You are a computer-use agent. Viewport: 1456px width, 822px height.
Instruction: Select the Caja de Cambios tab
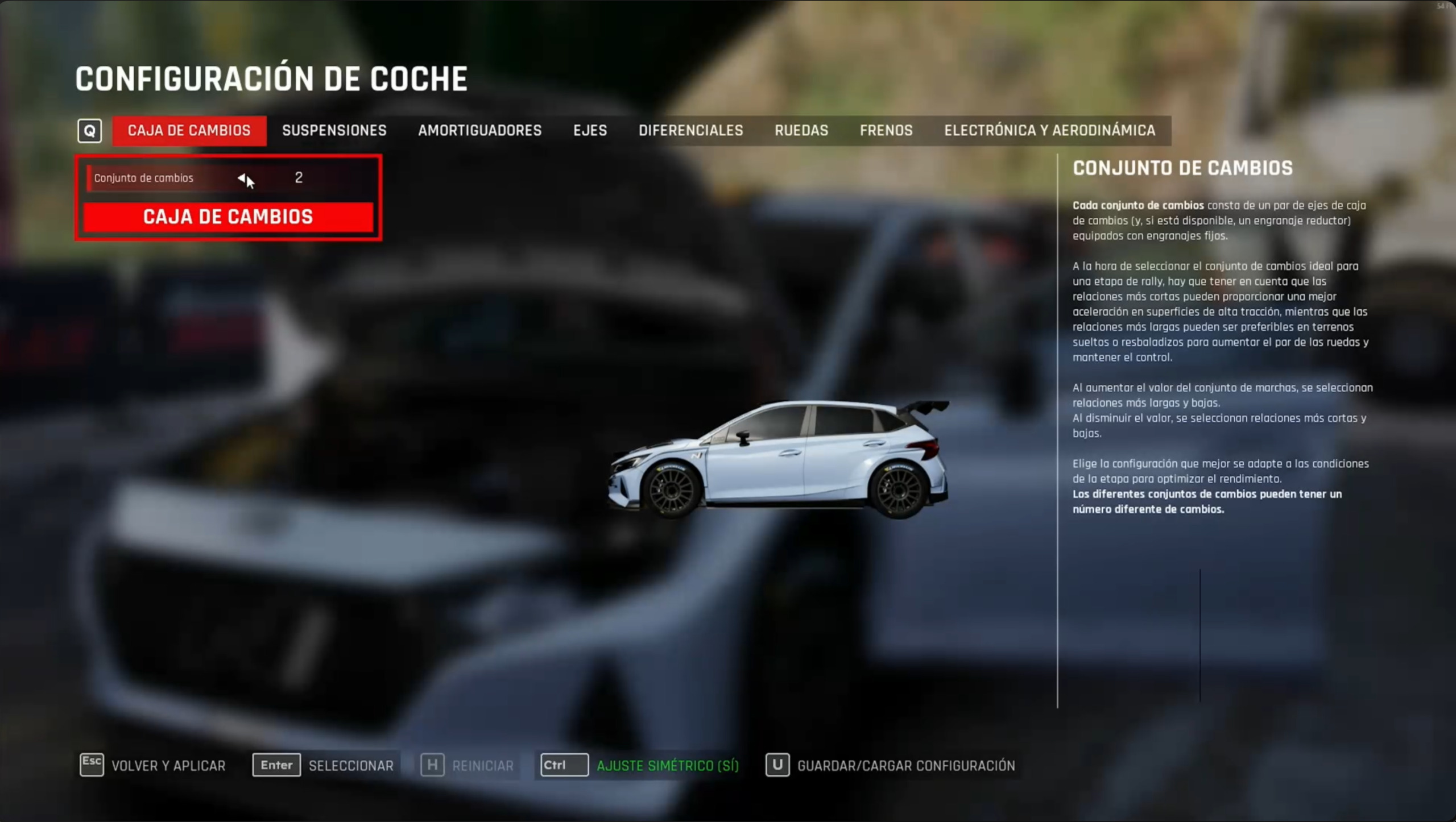pyautogui.click(x=189, y=131)
